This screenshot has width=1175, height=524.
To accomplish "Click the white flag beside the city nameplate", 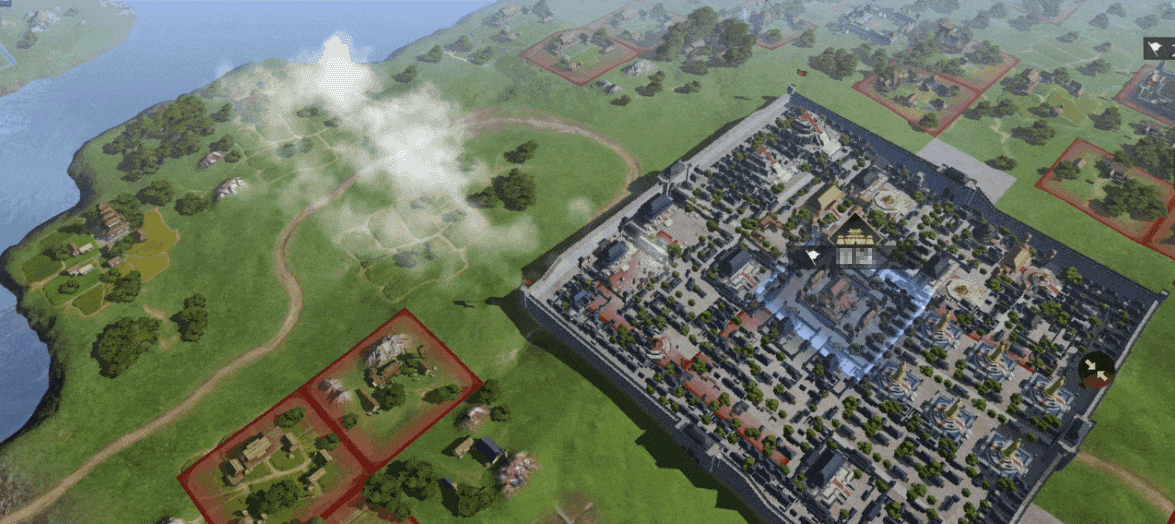I will pyautogui.click(x=814, y=257).
